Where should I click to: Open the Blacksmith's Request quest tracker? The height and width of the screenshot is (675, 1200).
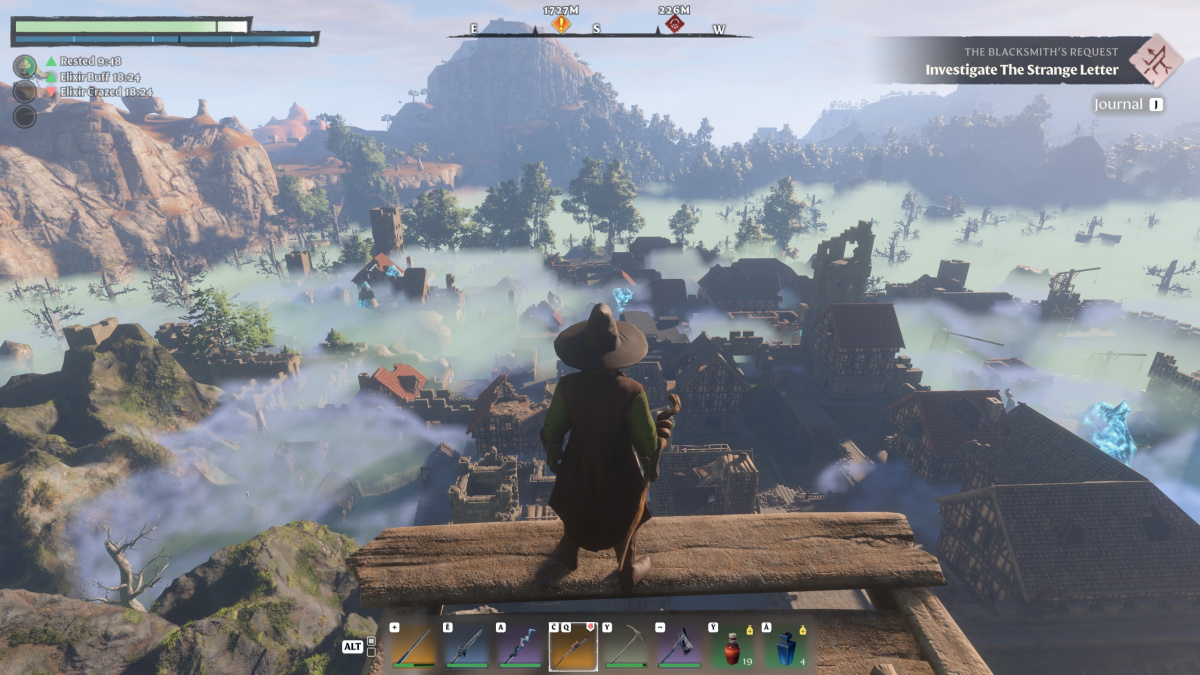pos(1020,61)
